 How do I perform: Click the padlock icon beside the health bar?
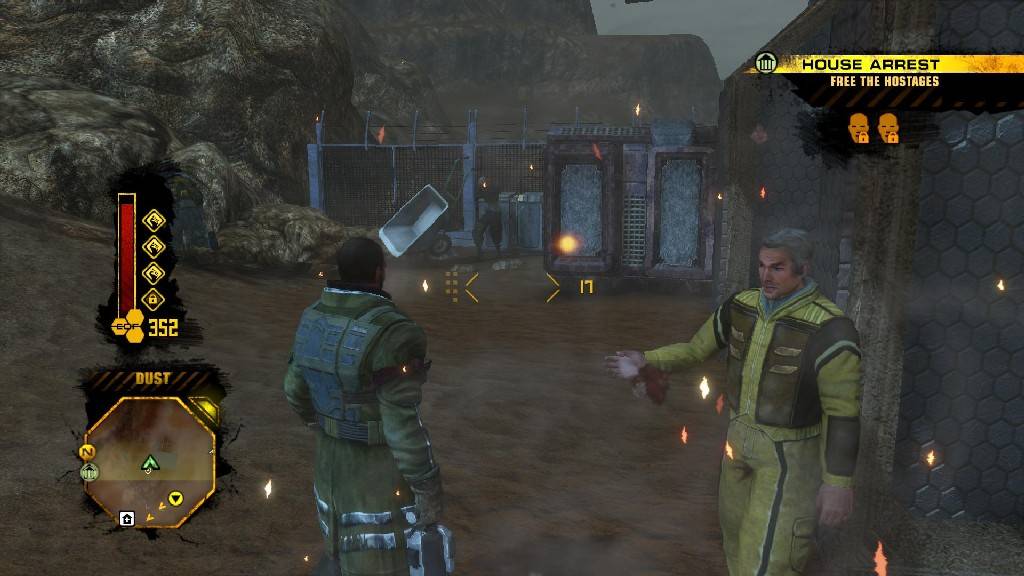point(153,298)
